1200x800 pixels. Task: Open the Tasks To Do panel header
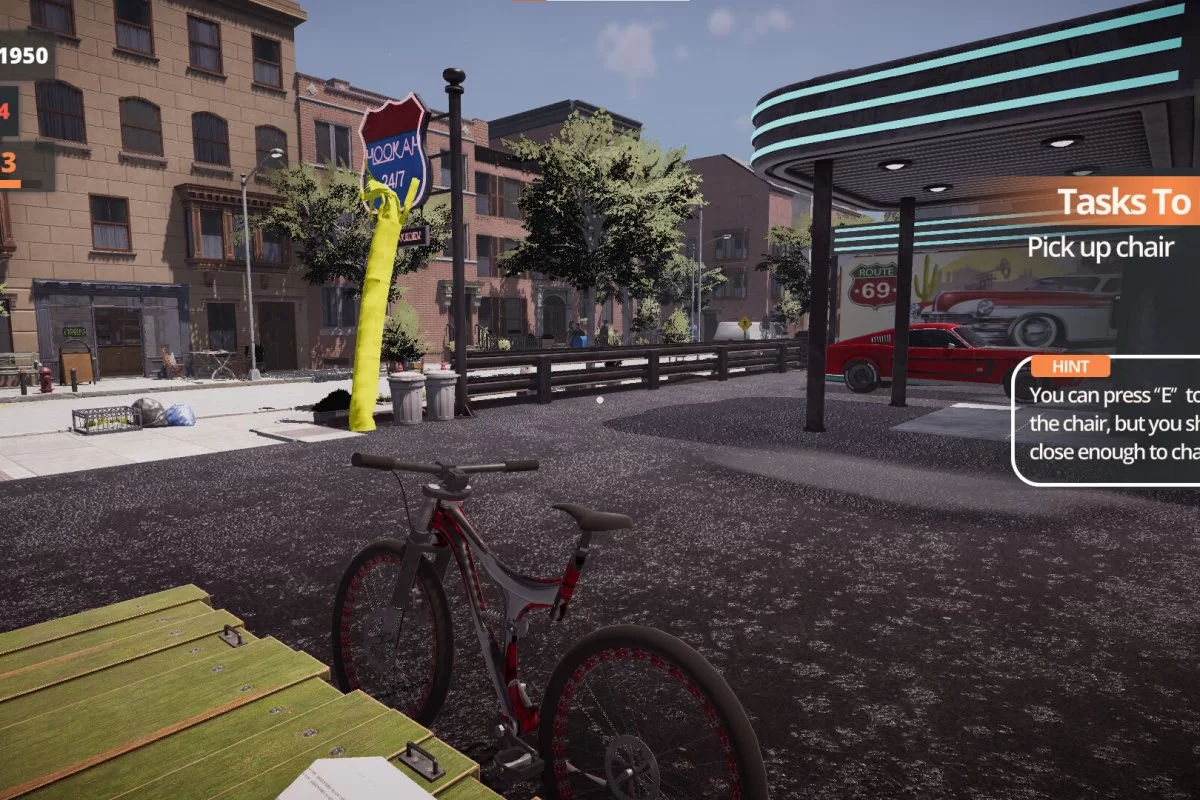[1124, 201]
